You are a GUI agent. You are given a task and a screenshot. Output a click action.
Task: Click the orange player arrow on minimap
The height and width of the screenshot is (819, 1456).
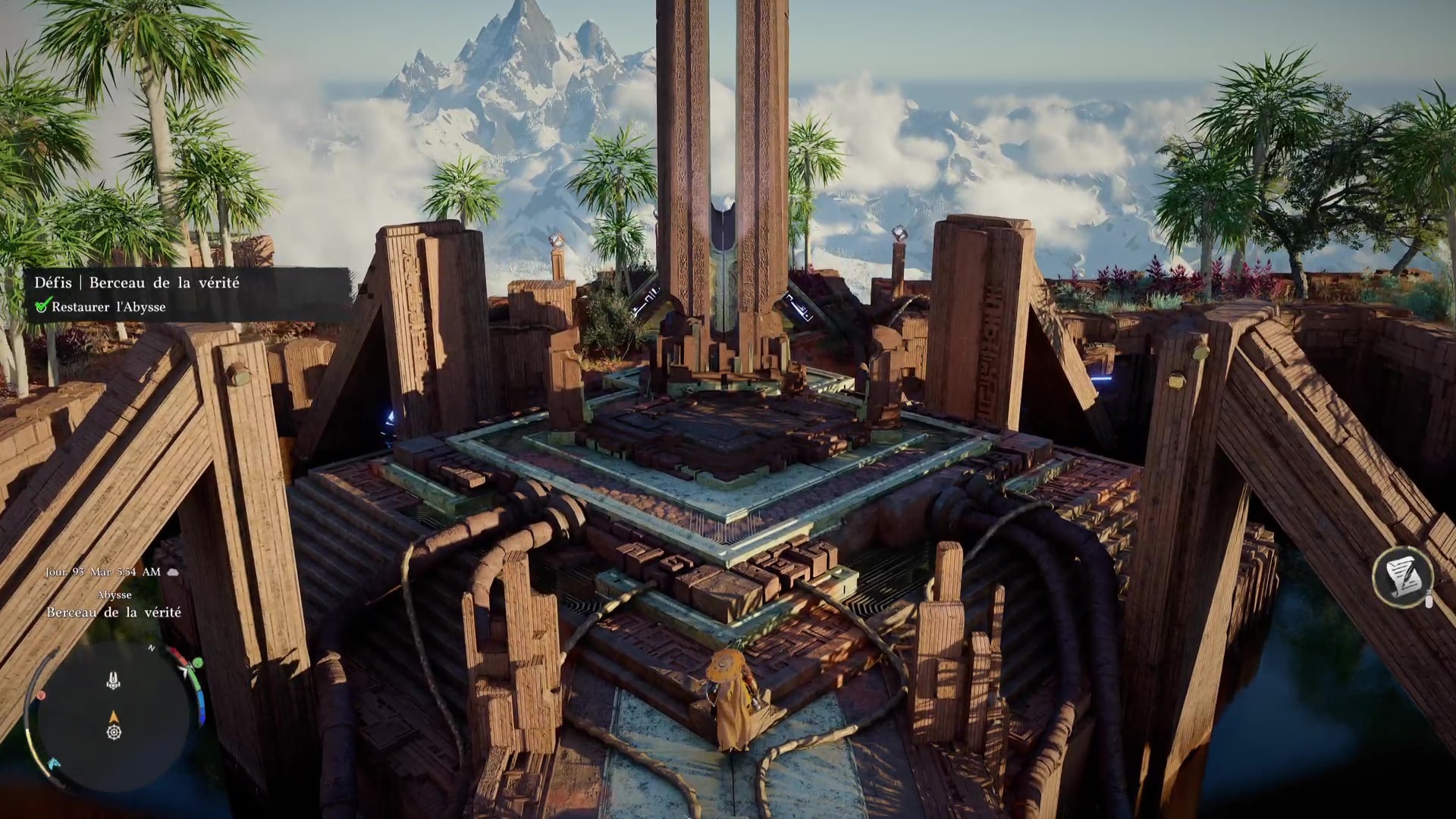[114, 716]
